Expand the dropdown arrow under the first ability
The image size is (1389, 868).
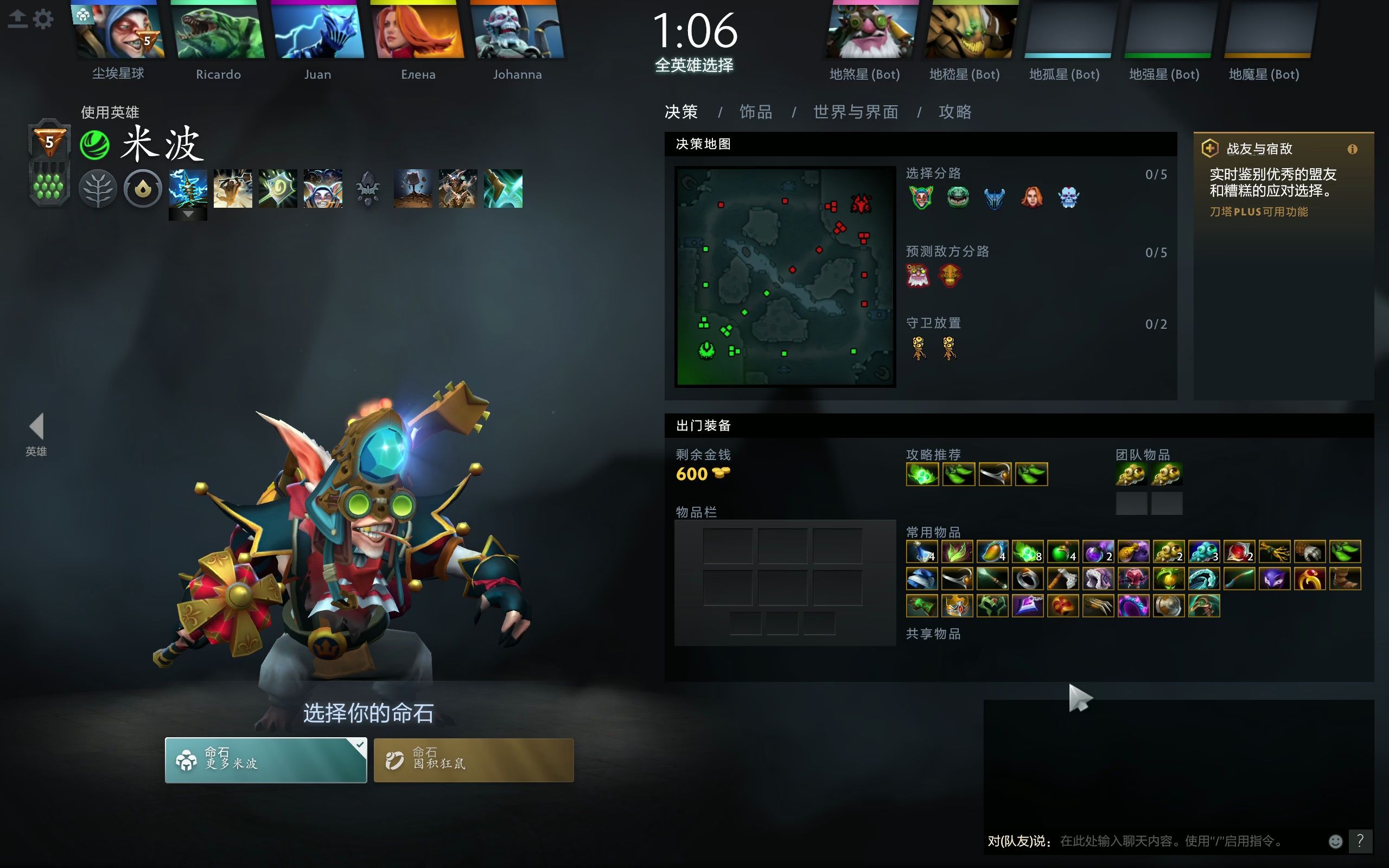pos(188,214)
